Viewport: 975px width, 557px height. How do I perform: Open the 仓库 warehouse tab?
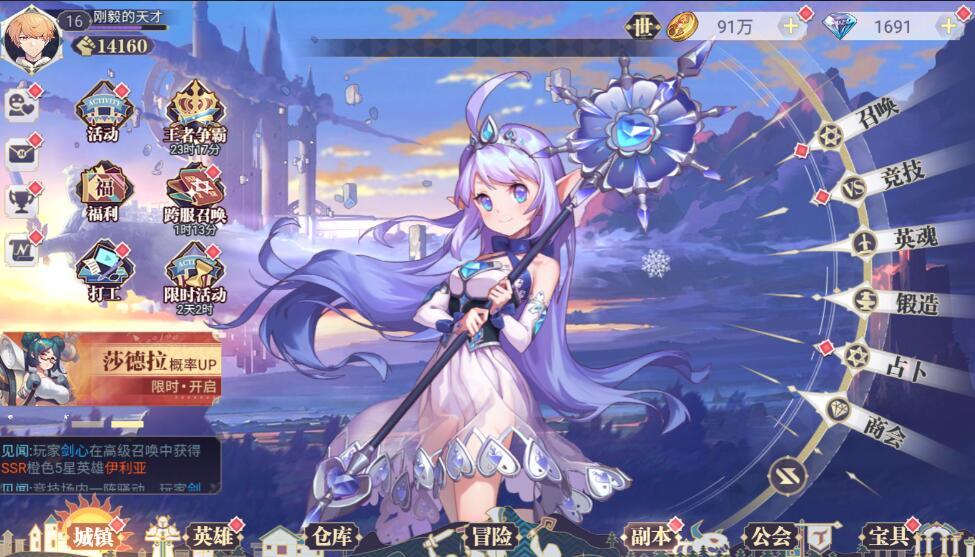[x=331, y=537]
